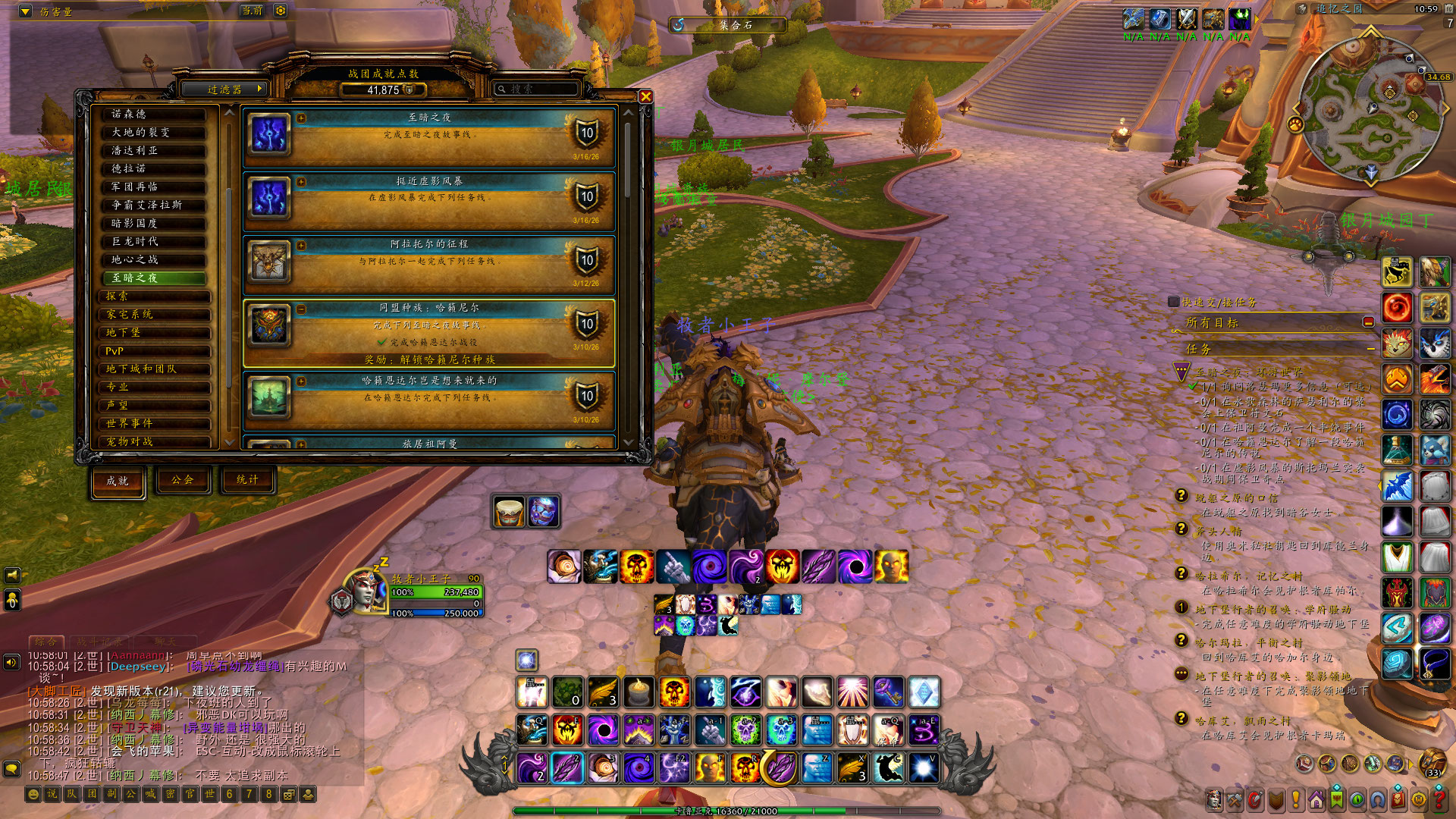
Task: Open the PvP achievement category
Action: pos(154,351)
